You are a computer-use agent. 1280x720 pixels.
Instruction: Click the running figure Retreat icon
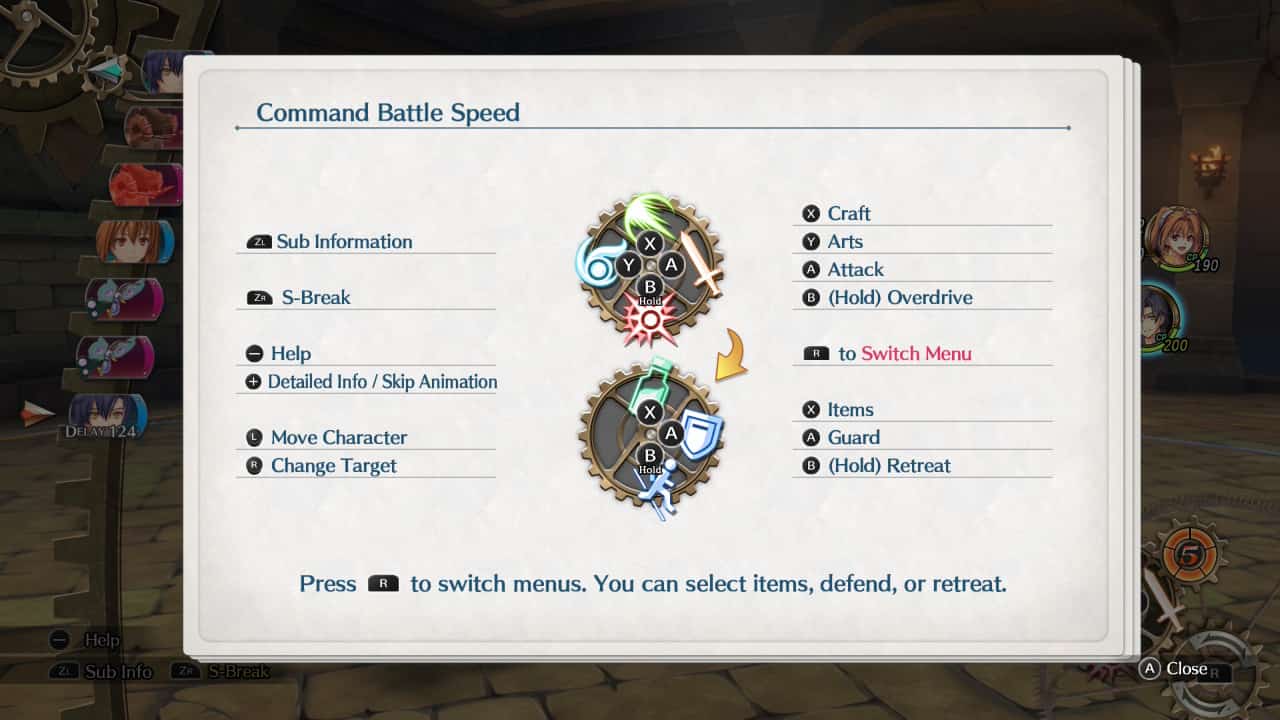click(659, 491)
